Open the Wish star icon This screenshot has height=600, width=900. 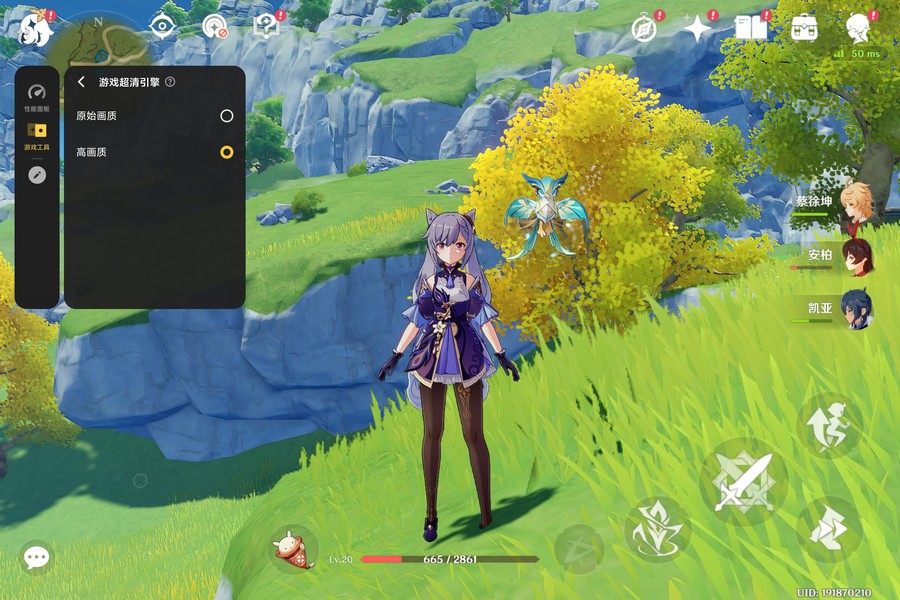tap(697, 28)
